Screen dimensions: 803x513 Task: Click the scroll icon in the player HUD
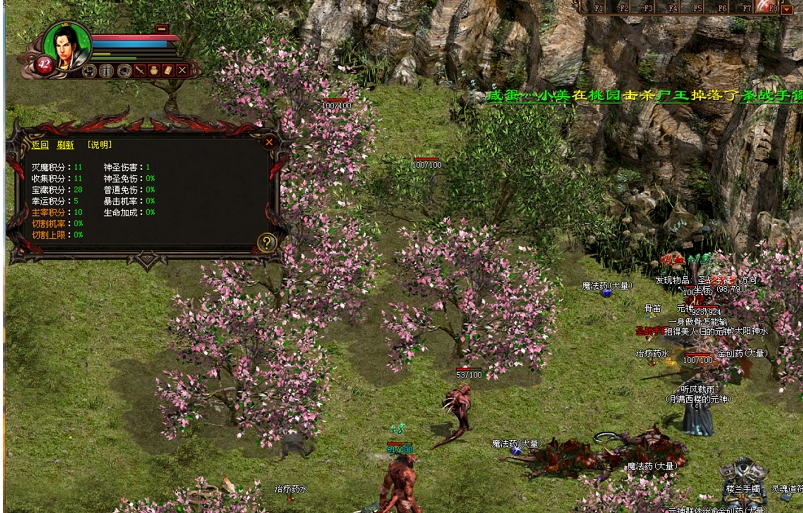(x=168, y=71)
